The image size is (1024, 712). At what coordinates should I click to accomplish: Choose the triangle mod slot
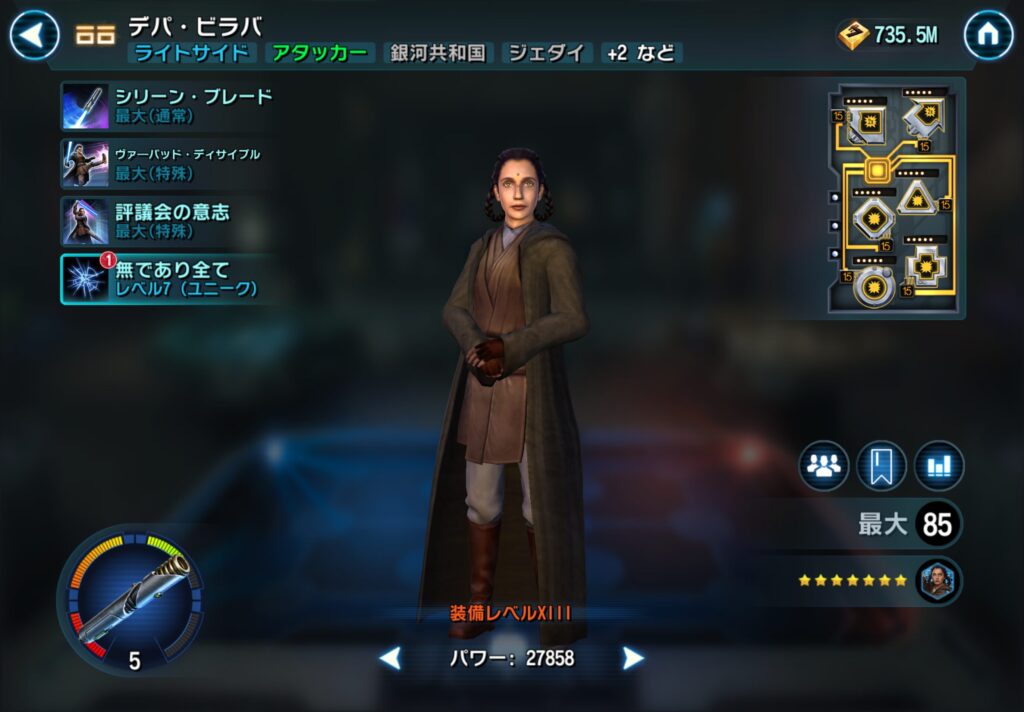coord(915,197)
